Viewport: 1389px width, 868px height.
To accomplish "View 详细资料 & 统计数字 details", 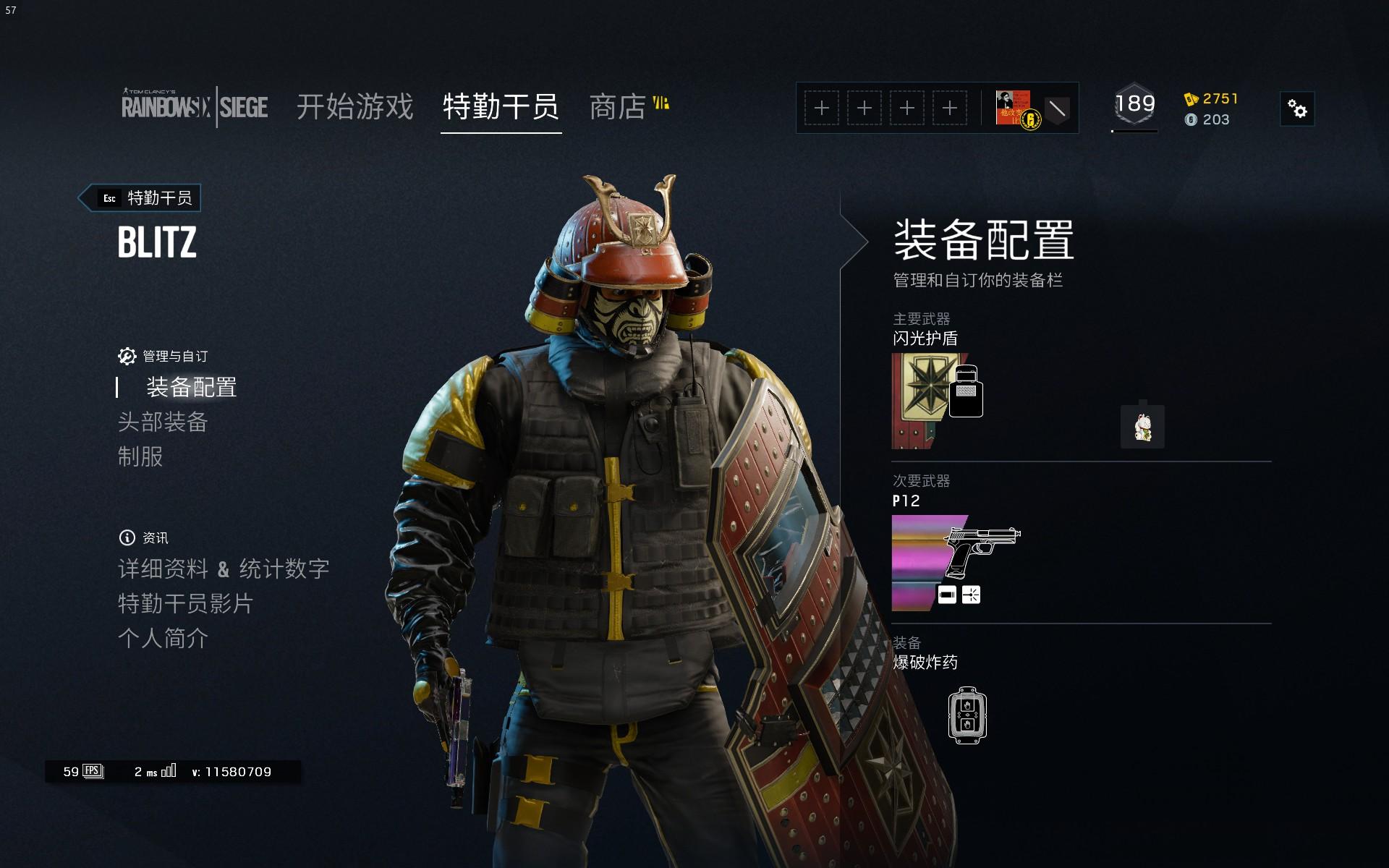I will 224,569.
